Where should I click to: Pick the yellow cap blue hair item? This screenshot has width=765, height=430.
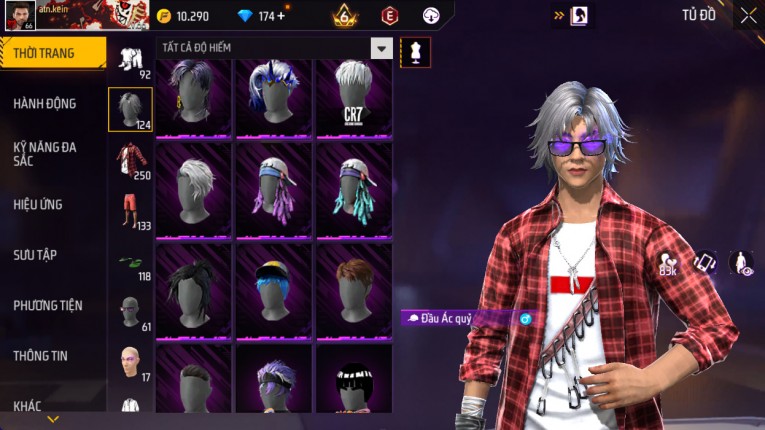tap(273, 290)
